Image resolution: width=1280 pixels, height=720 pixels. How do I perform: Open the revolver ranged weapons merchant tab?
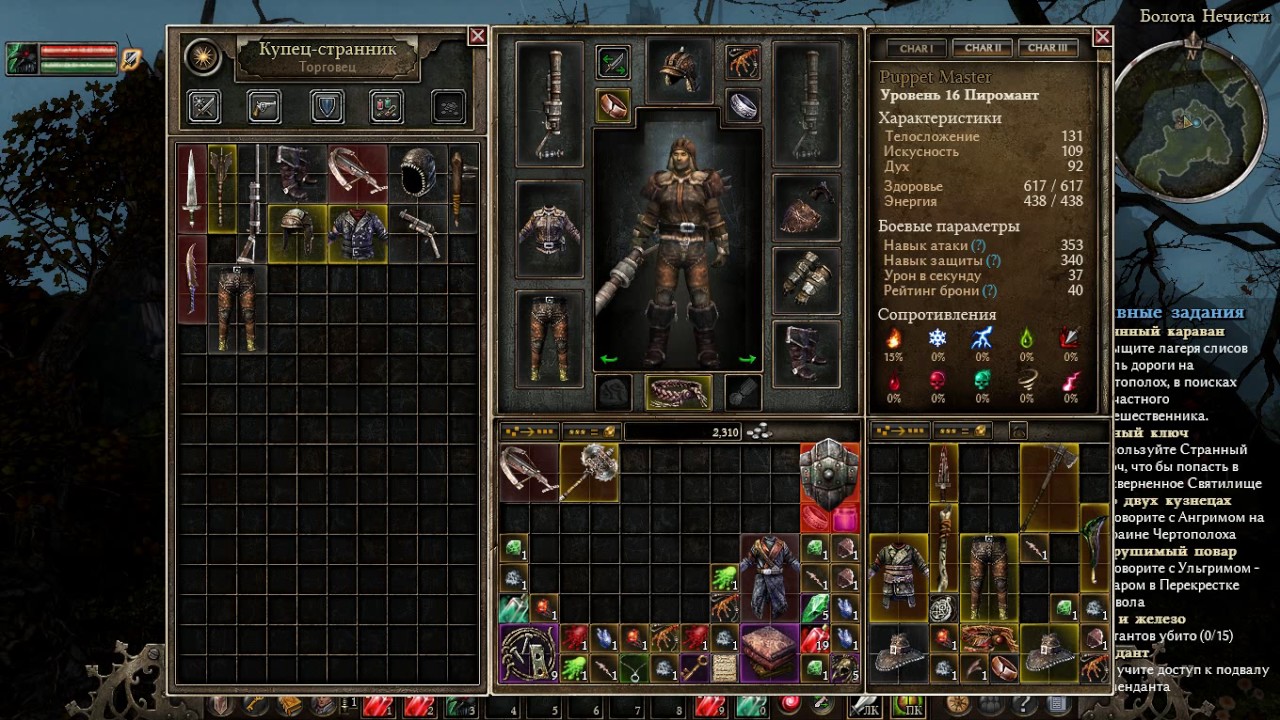tap(264, 106)
